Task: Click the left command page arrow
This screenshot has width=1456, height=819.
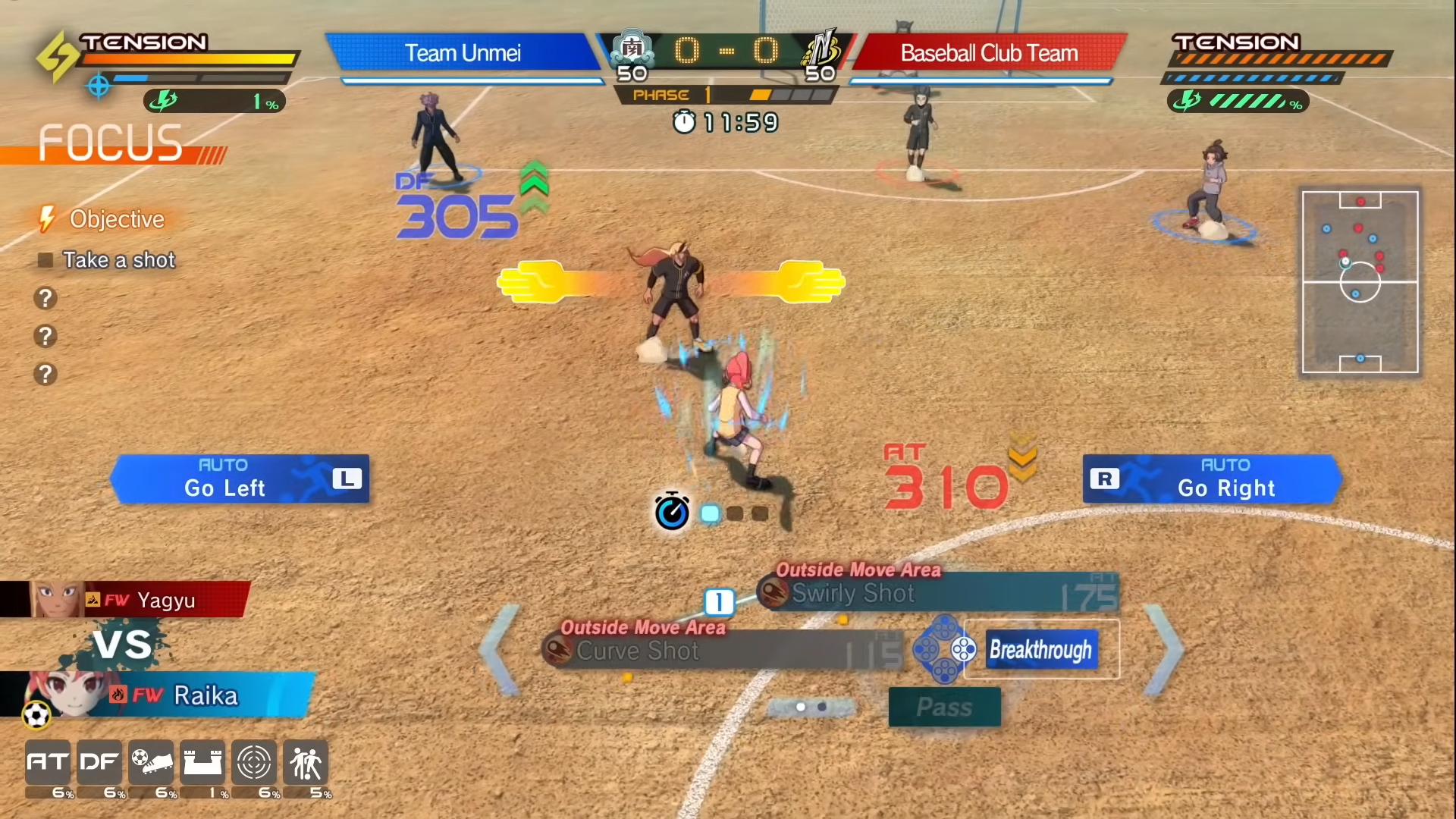Action: 500,650
